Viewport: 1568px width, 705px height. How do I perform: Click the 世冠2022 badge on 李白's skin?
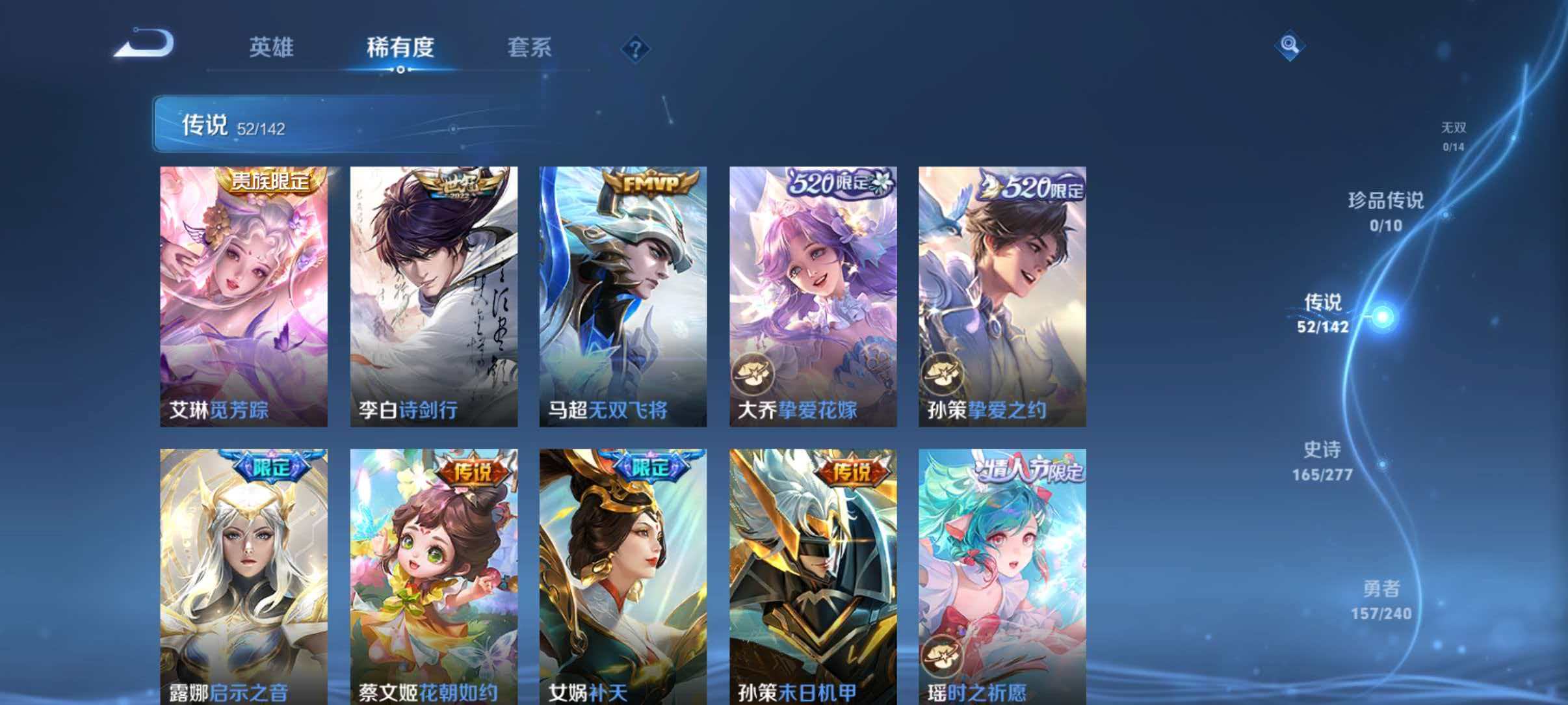(x=456, y=188)
